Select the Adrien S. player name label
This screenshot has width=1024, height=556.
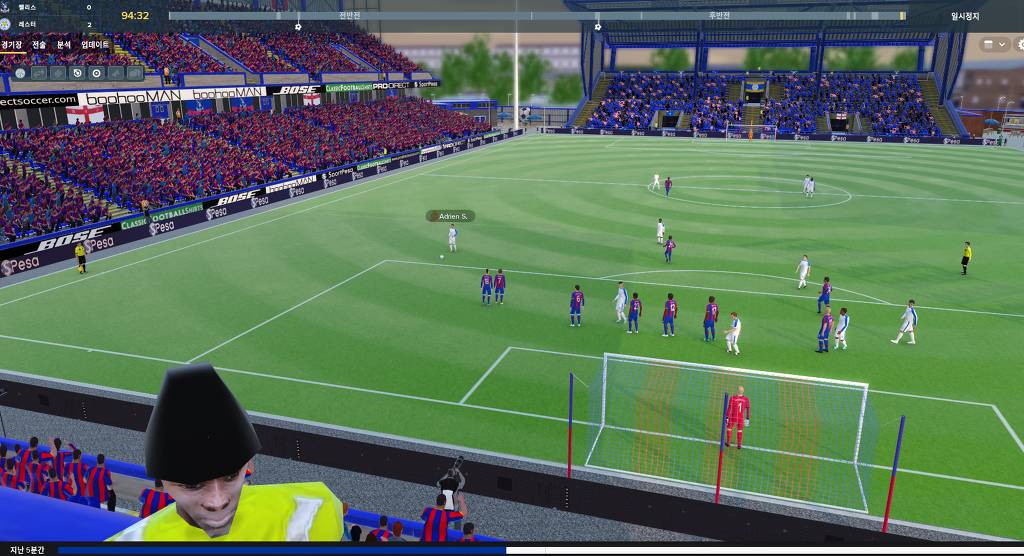451,216
